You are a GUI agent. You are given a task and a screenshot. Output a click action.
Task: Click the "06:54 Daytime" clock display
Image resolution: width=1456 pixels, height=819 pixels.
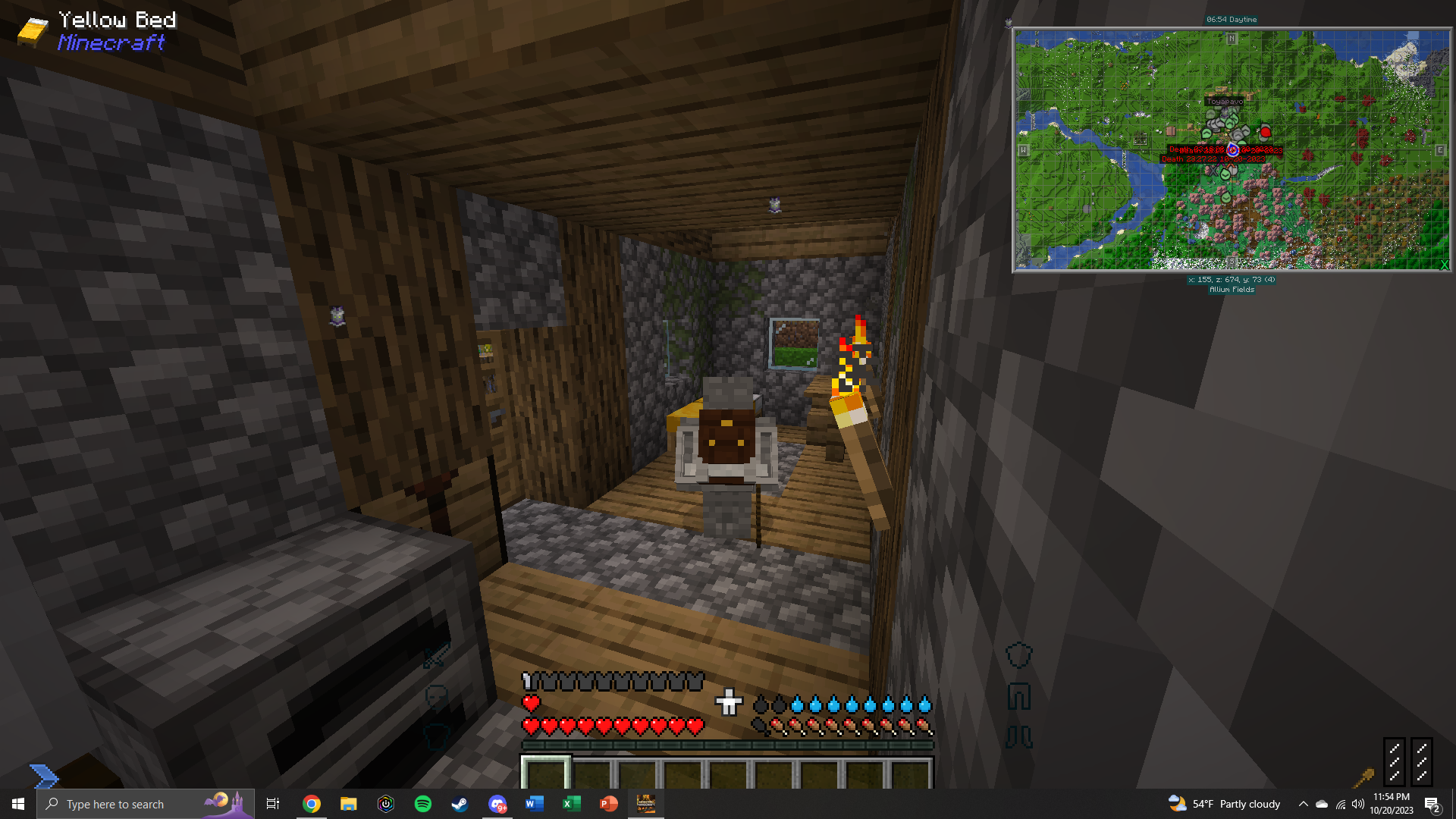[1231, 19]
